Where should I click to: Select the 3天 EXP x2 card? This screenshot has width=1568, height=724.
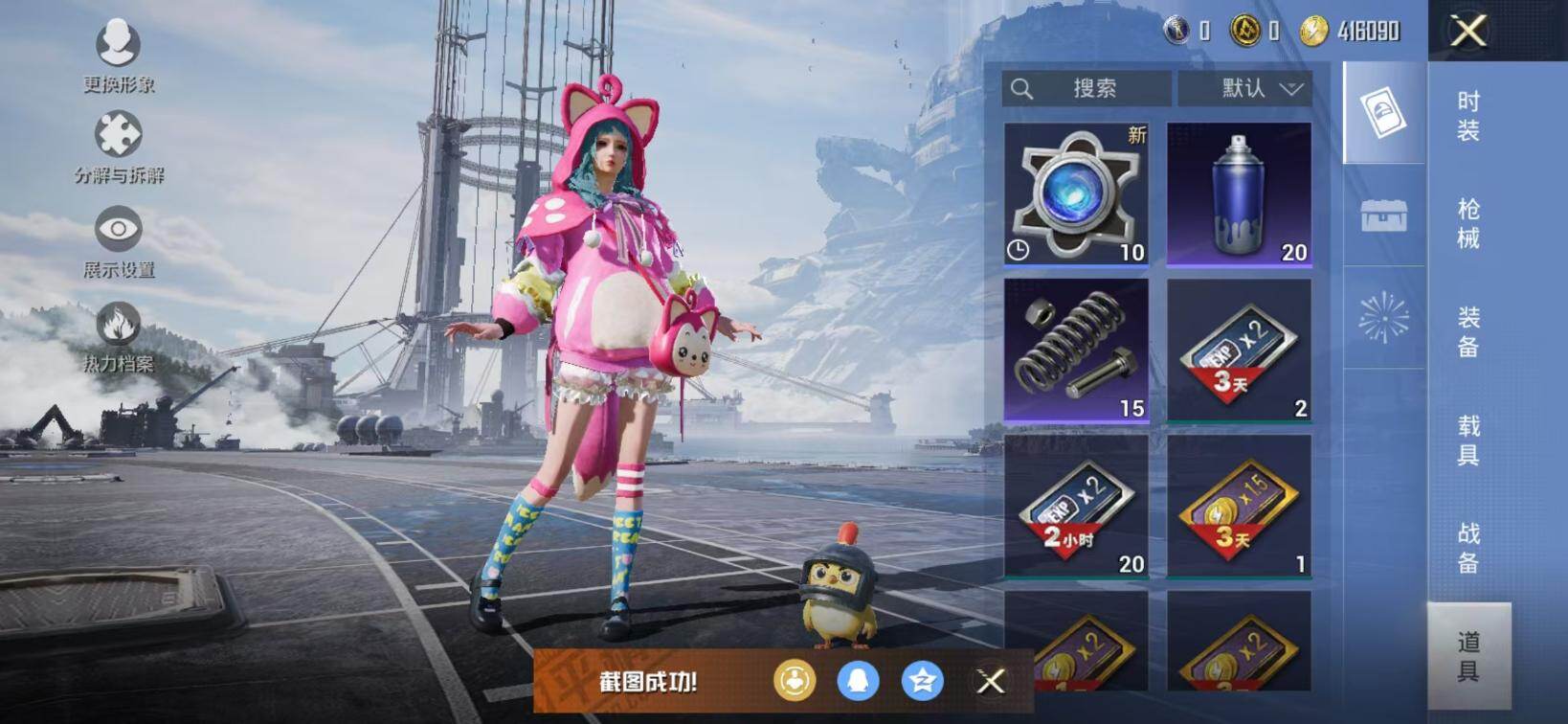click(x=1239, y=351)
